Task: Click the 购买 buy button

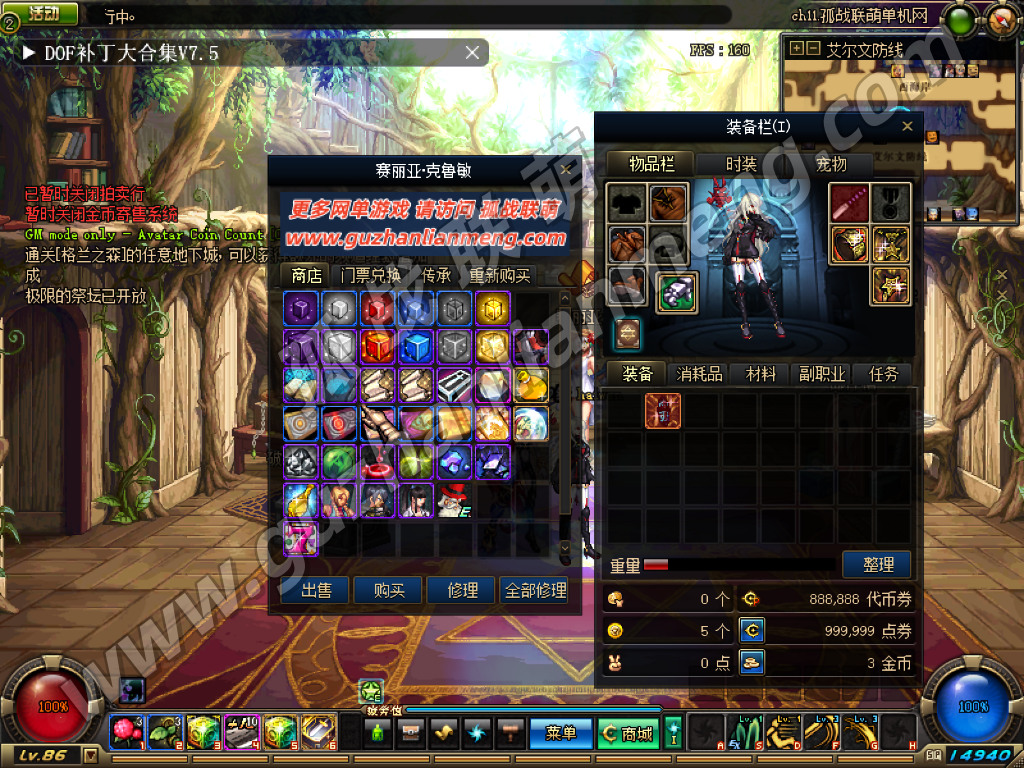Action: coord(389,590)
